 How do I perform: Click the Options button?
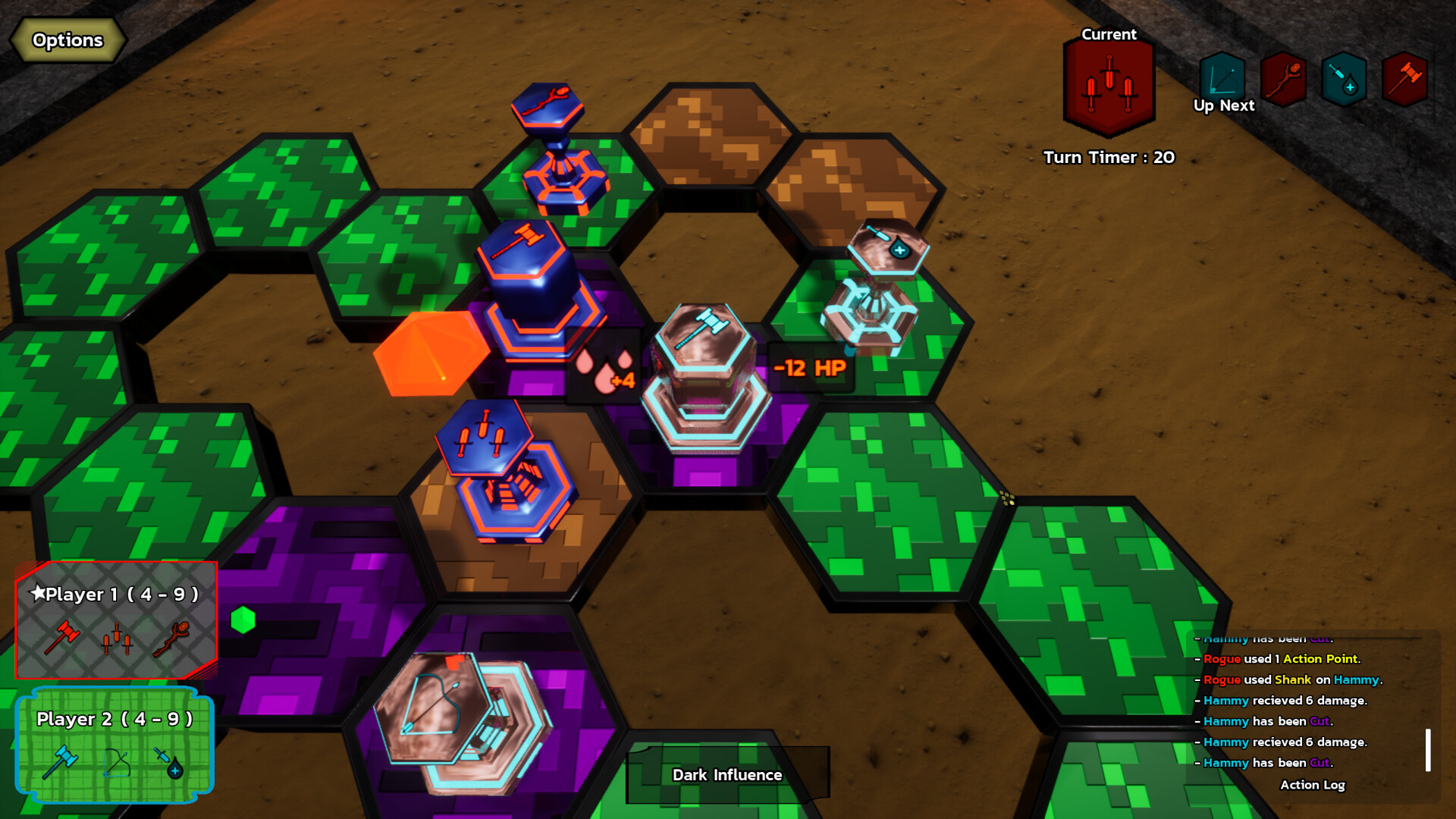click(67, 40)
